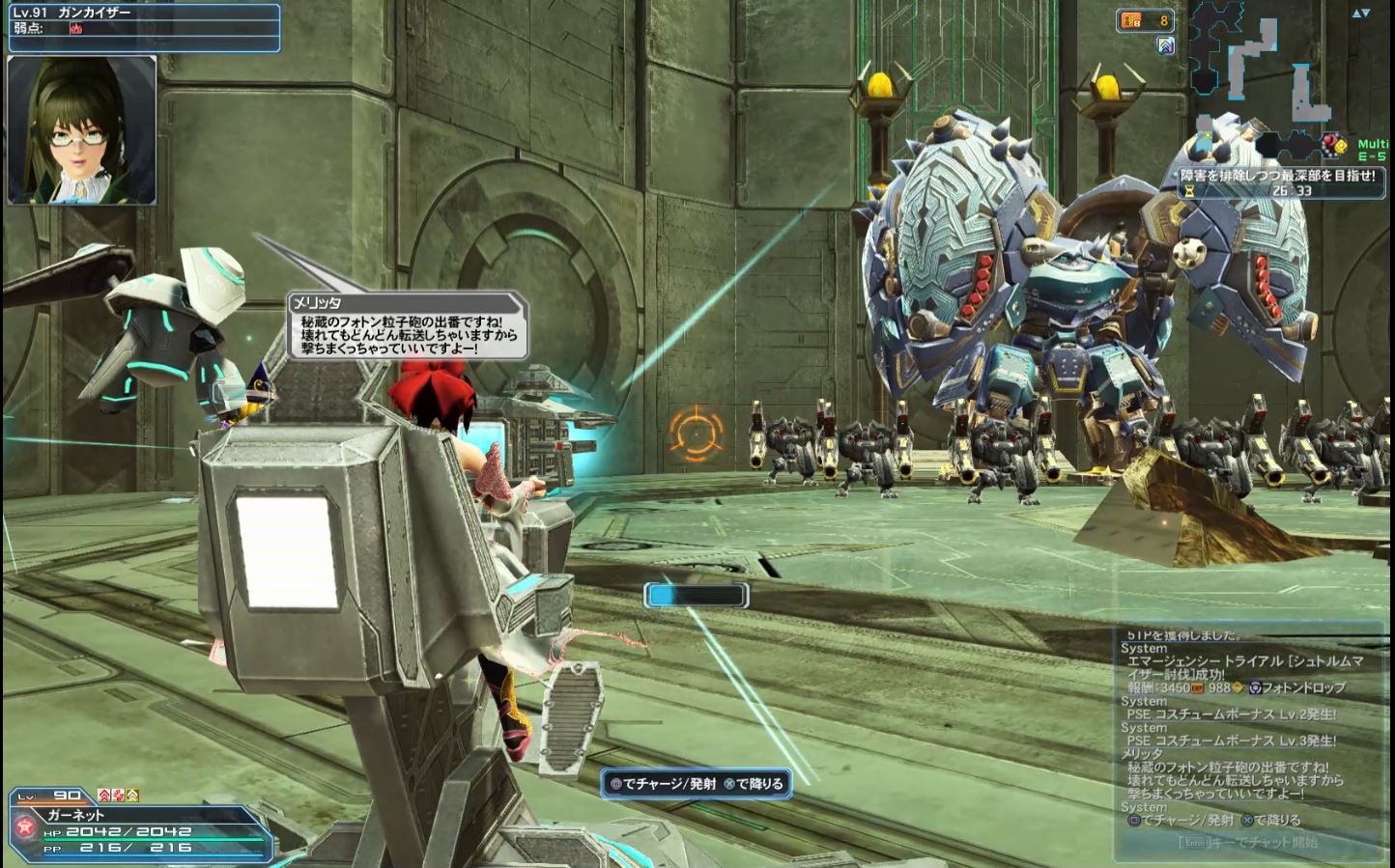Toggle the minimap size arrows
The width and height of the screenshot is (1395, 868).
point(1361,14)
